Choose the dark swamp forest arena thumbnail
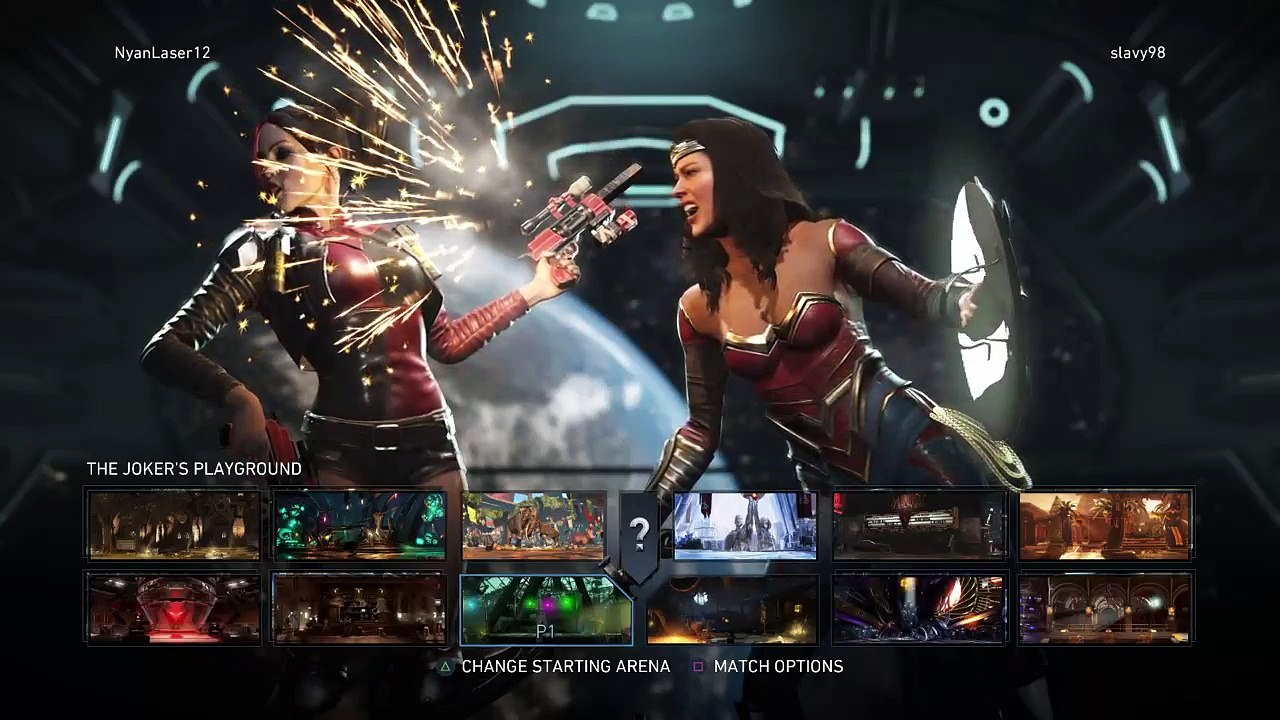 [x=173, y=525]
